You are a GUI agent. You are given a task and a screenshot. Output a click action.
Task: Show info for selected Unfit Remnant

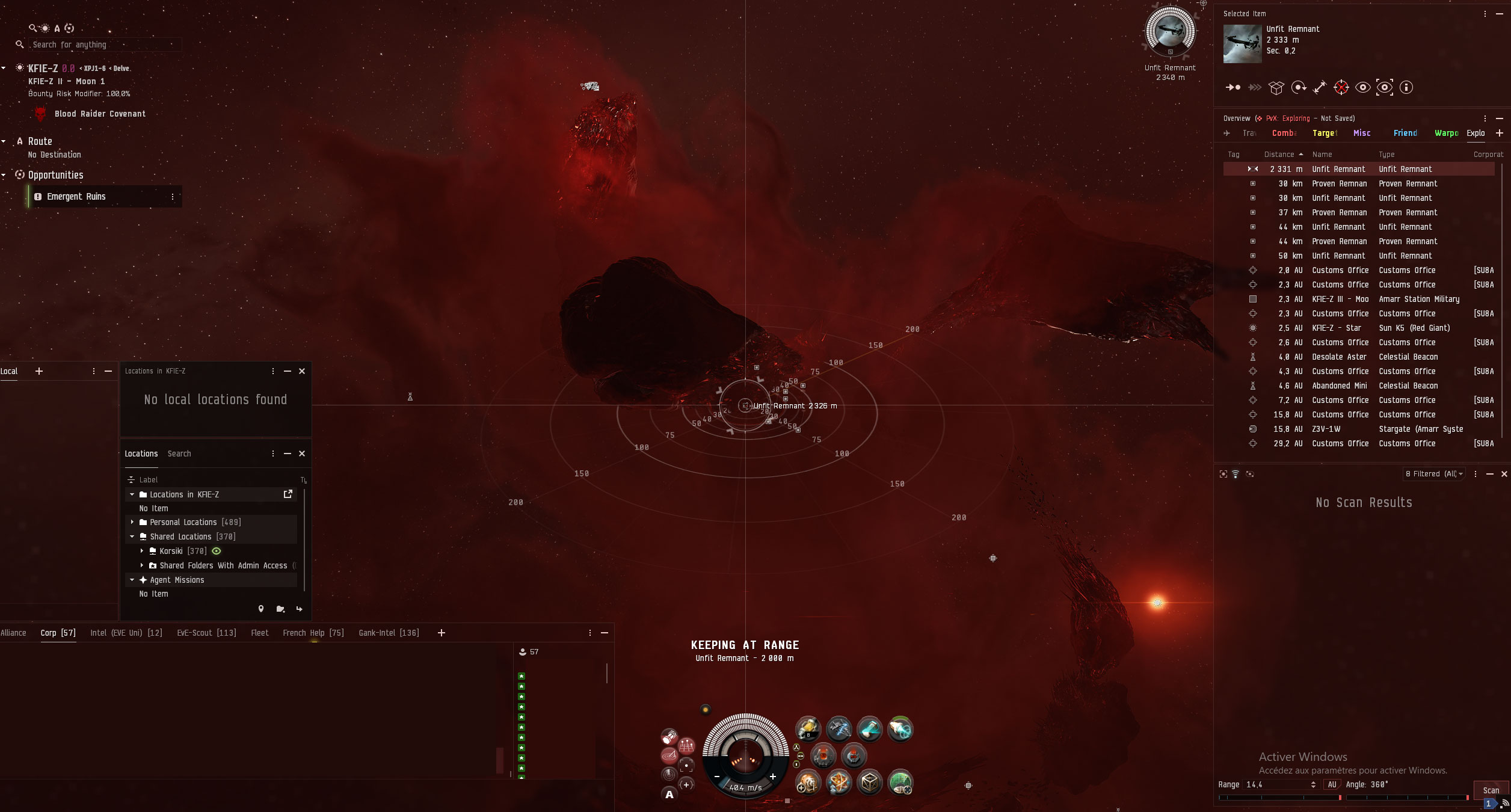point(1406,87)
